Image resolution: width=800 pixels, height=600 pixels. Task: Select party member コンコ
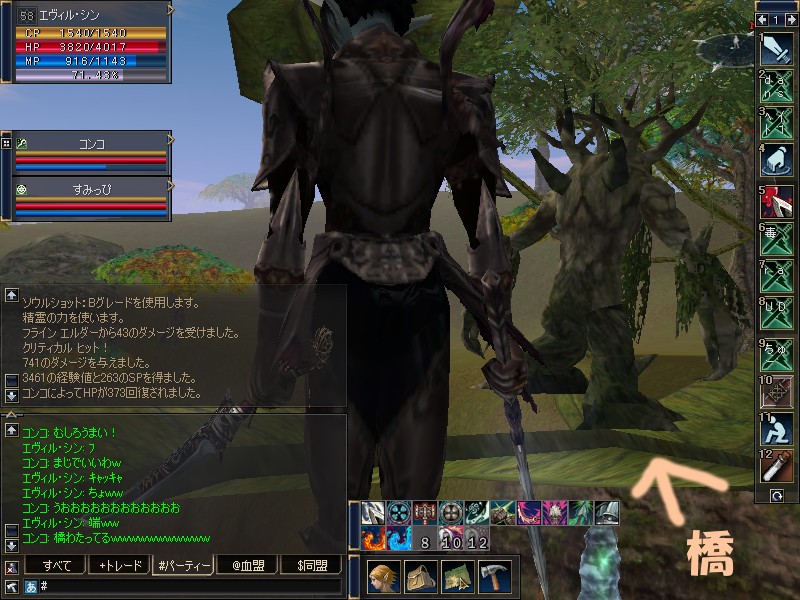coord(92,143)
